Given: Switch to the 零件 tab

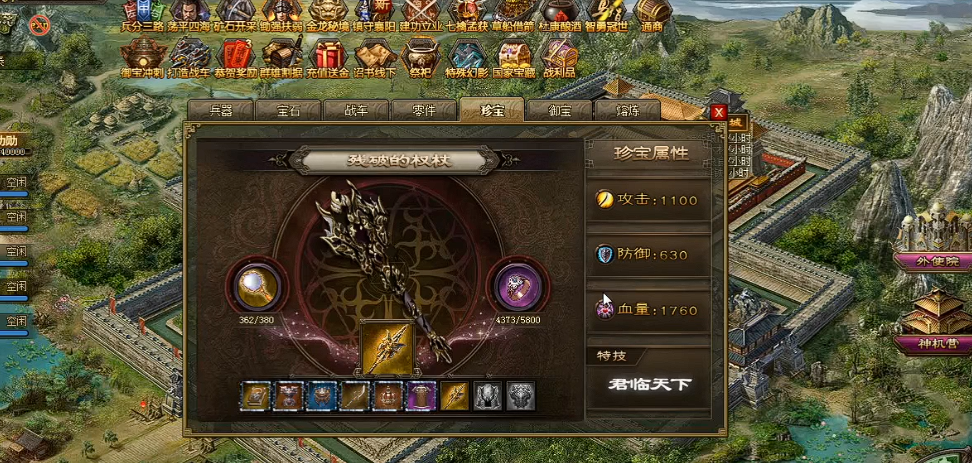Looking at the screenshot, I should tap(423, 111).
